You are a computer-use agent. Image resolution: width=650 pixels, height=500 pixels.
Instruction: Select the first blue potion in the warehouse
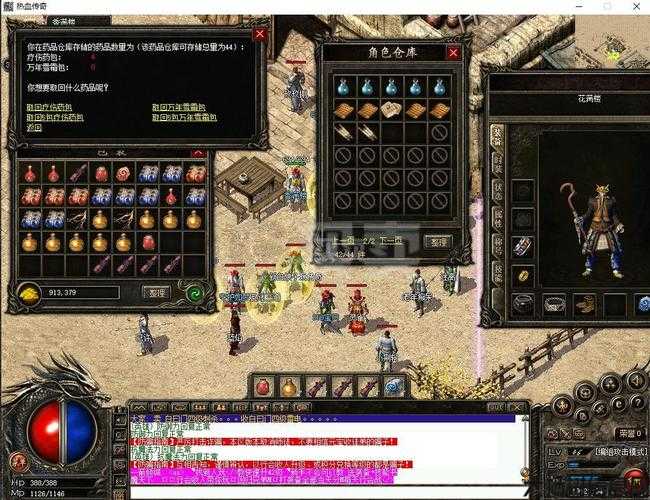[344, 87]
